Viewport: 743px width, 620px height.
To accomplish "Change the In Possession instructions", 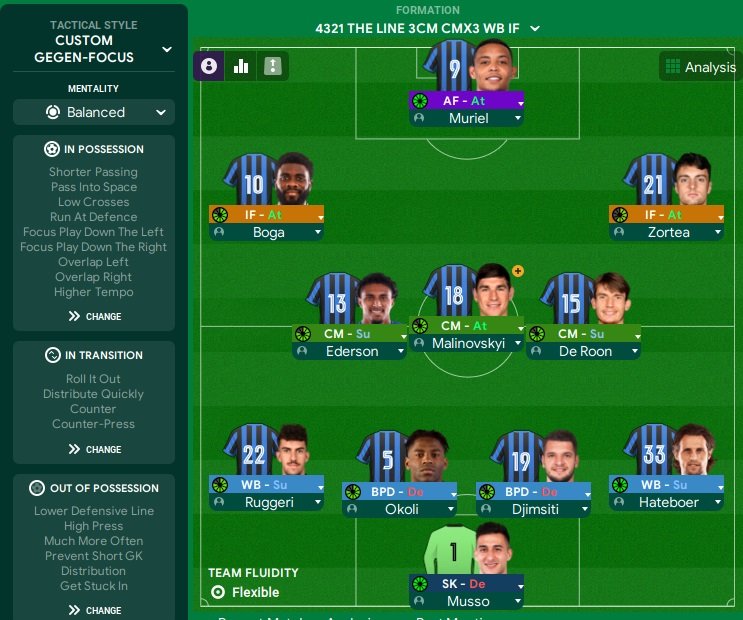I will 94,316.
